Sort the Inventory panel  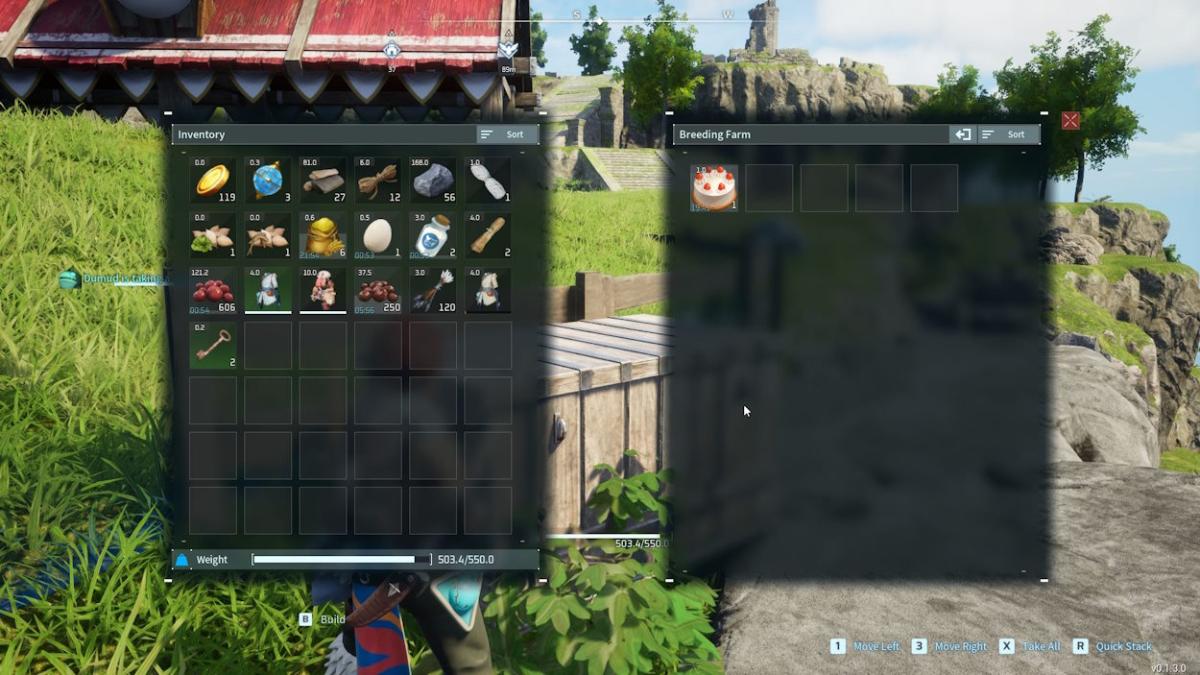pos(507,134)
